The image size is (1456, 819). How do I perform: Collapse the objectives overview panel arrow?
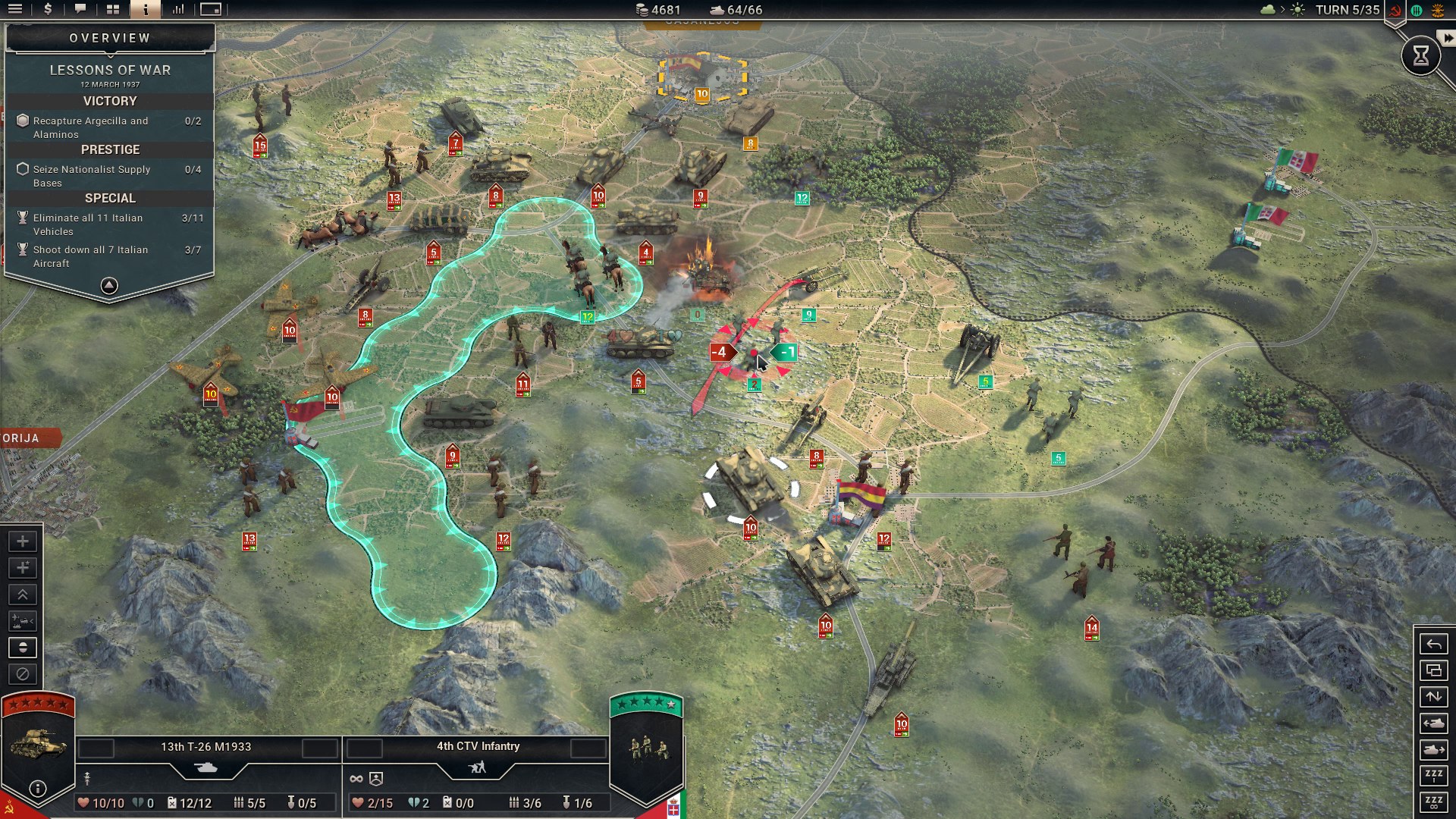click(x=109, y=286)
